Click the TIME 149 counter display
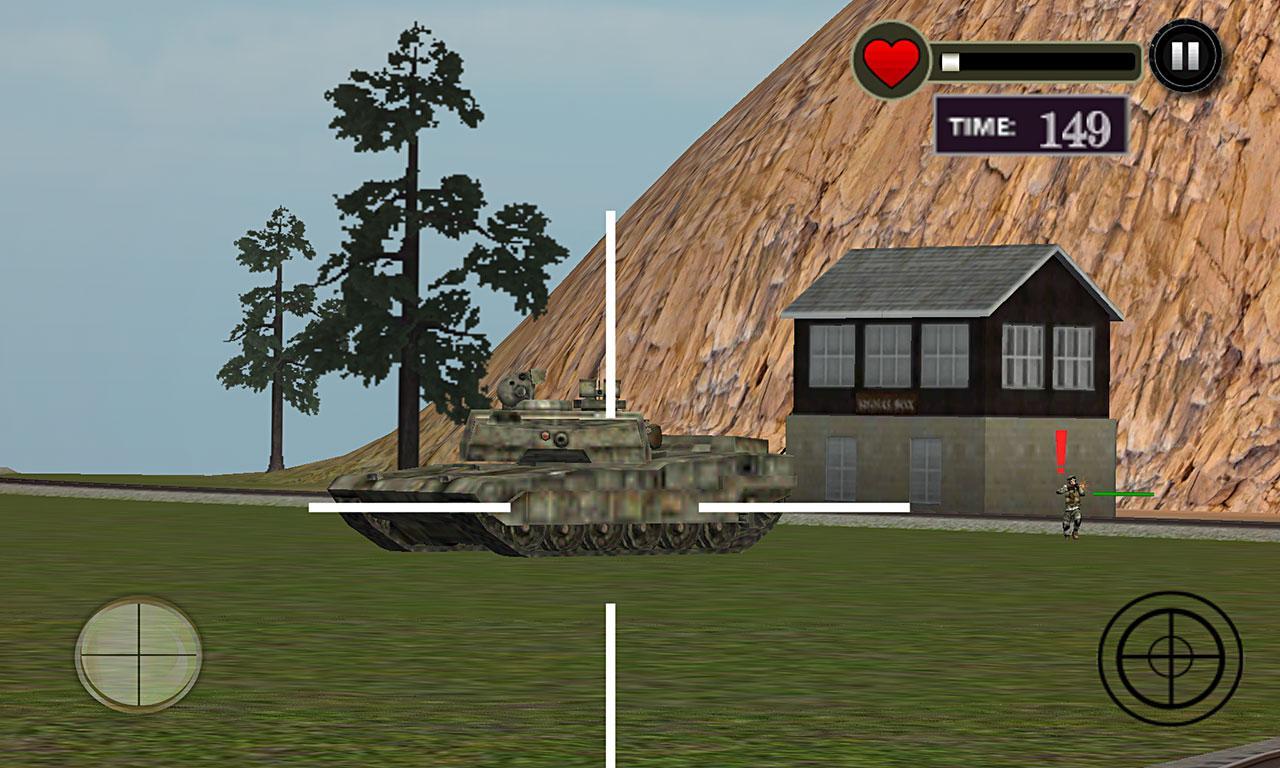The width and height of the screenshot is (1280, 768). pos(1030,125)
